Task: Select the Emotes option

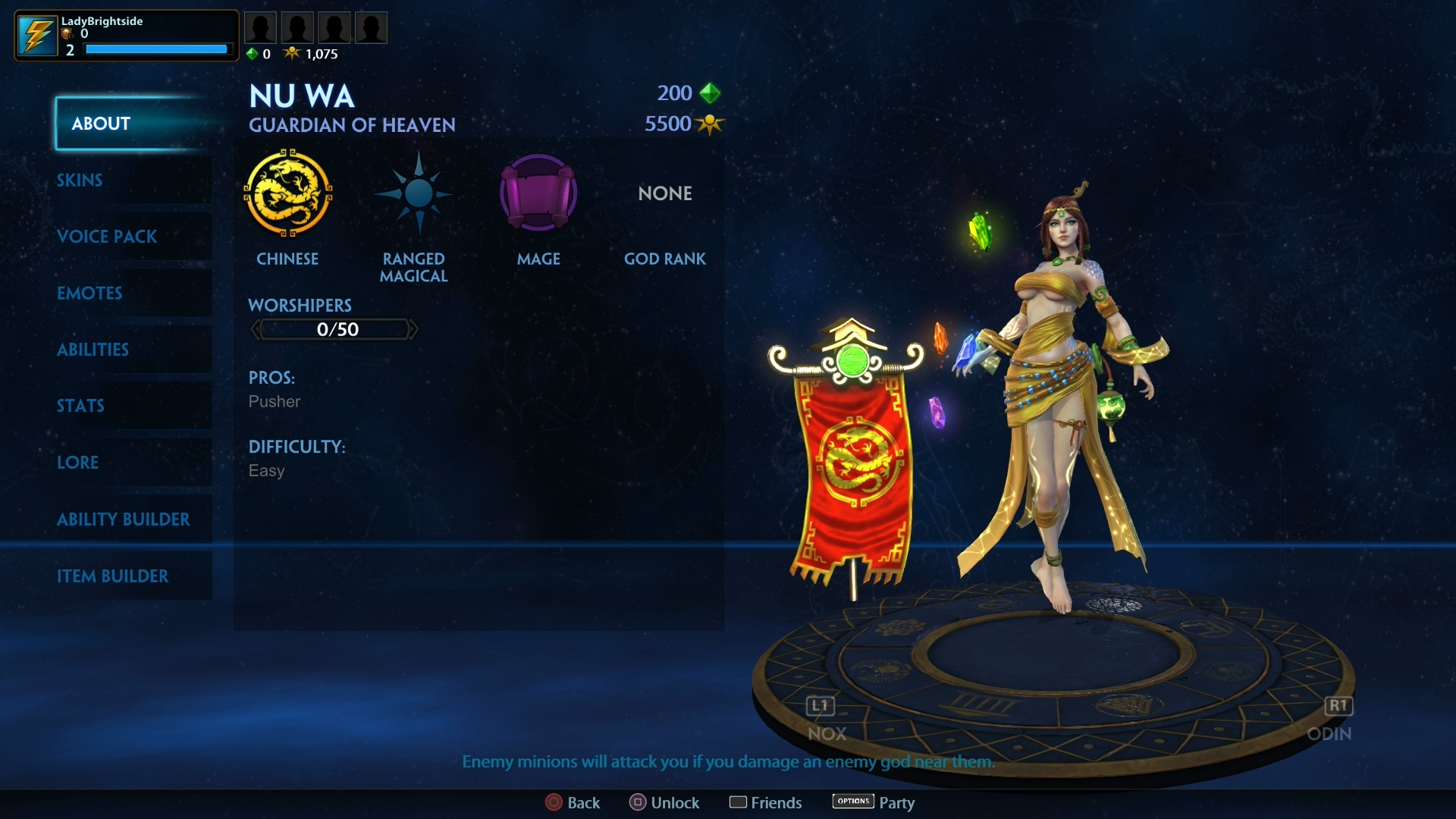Action: [89, 293]
